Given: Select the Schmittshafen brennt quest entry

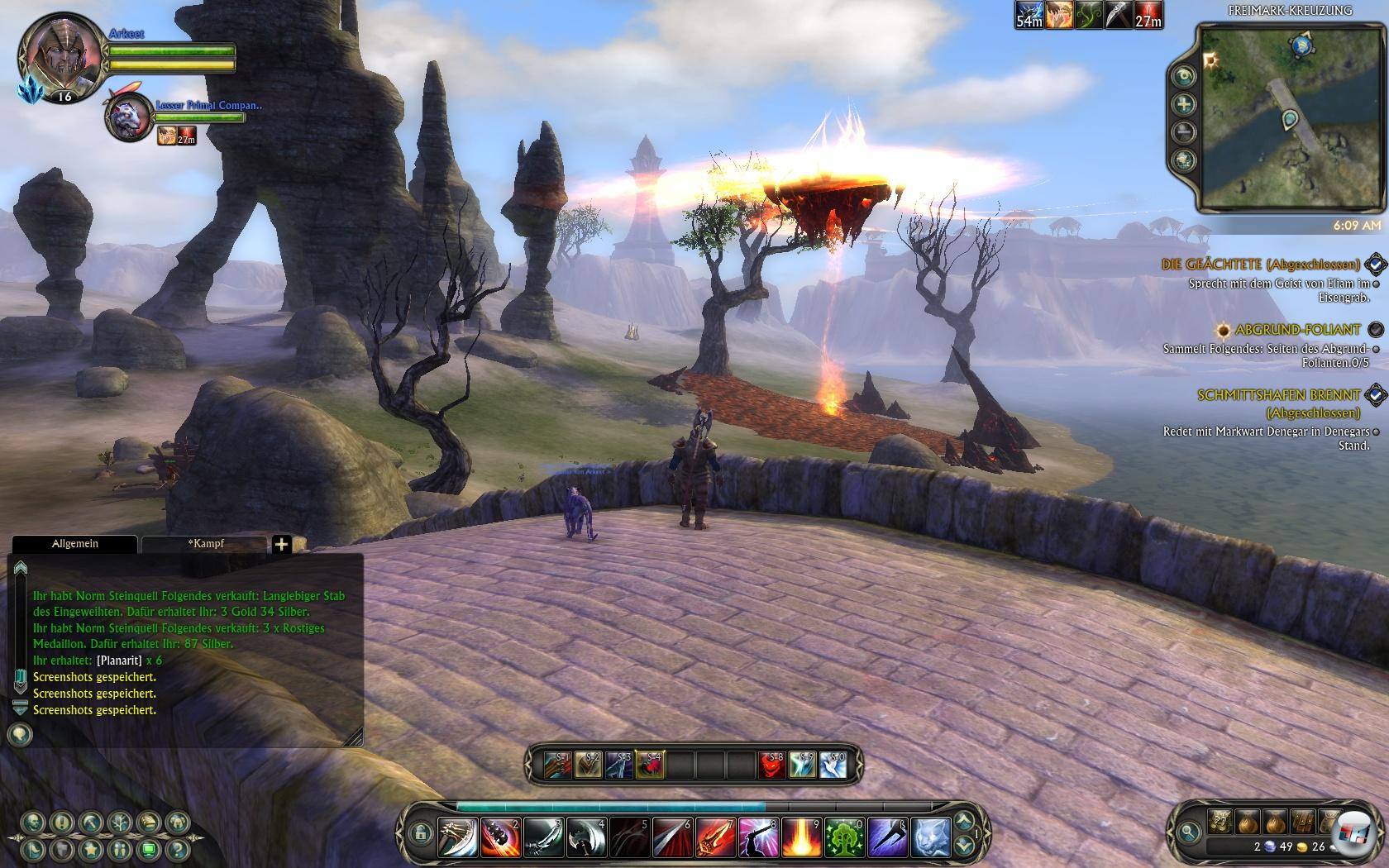Looking at the screenshot, I should click(x=1278, y=396).
